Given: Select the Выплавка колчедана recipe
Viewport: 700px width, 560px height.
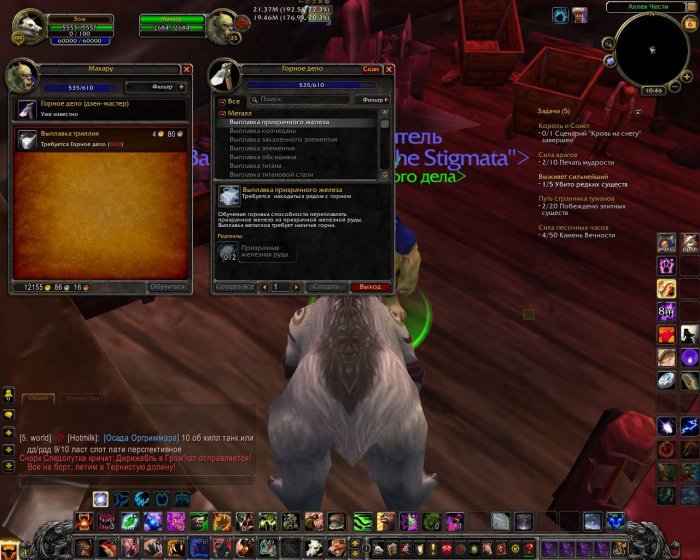Looking at the screenshot, I should (x=265, y=130).
